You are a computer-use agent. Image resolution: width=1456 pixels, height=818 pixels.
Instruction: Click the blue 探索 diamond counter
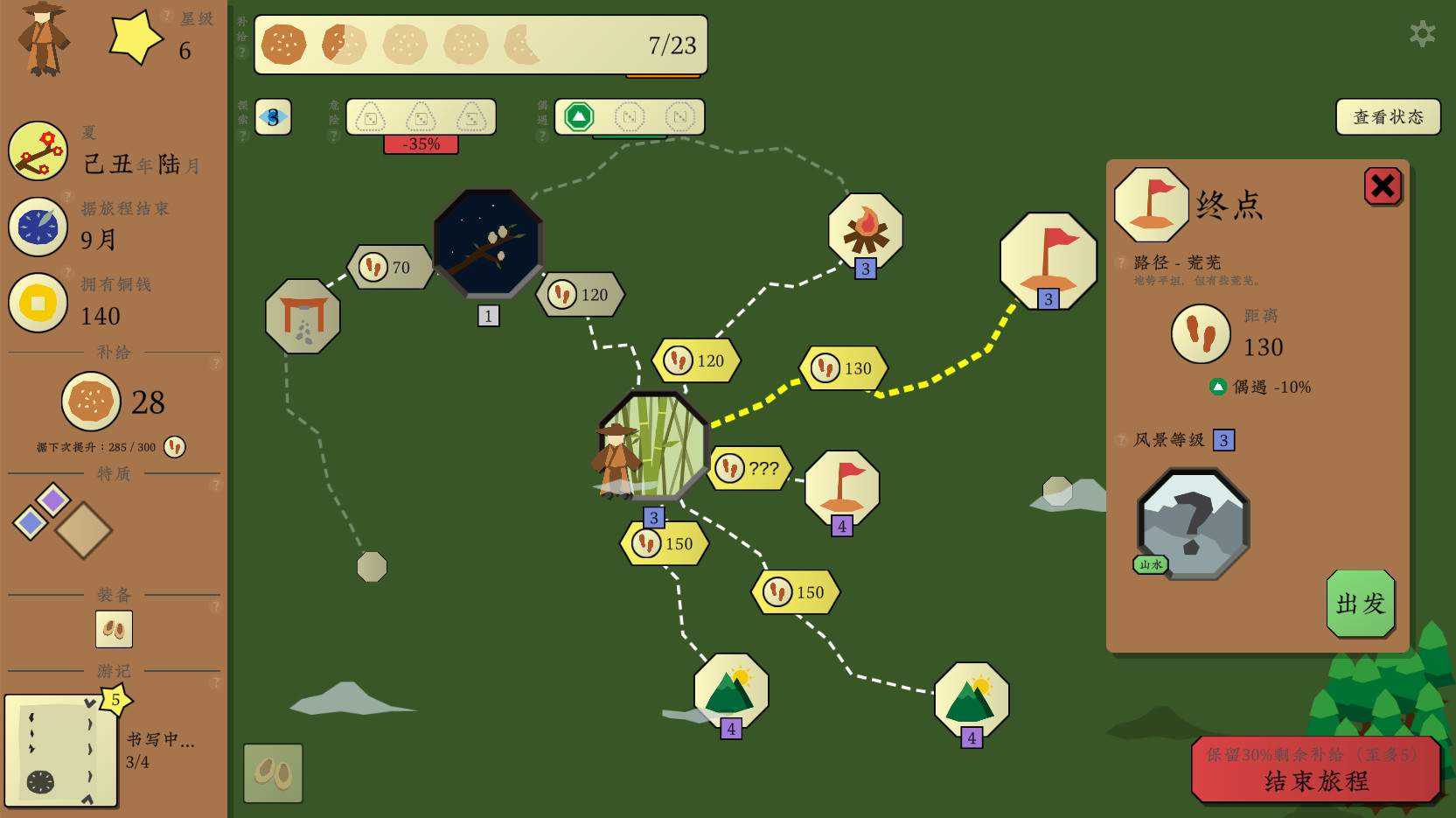(272, 115)
